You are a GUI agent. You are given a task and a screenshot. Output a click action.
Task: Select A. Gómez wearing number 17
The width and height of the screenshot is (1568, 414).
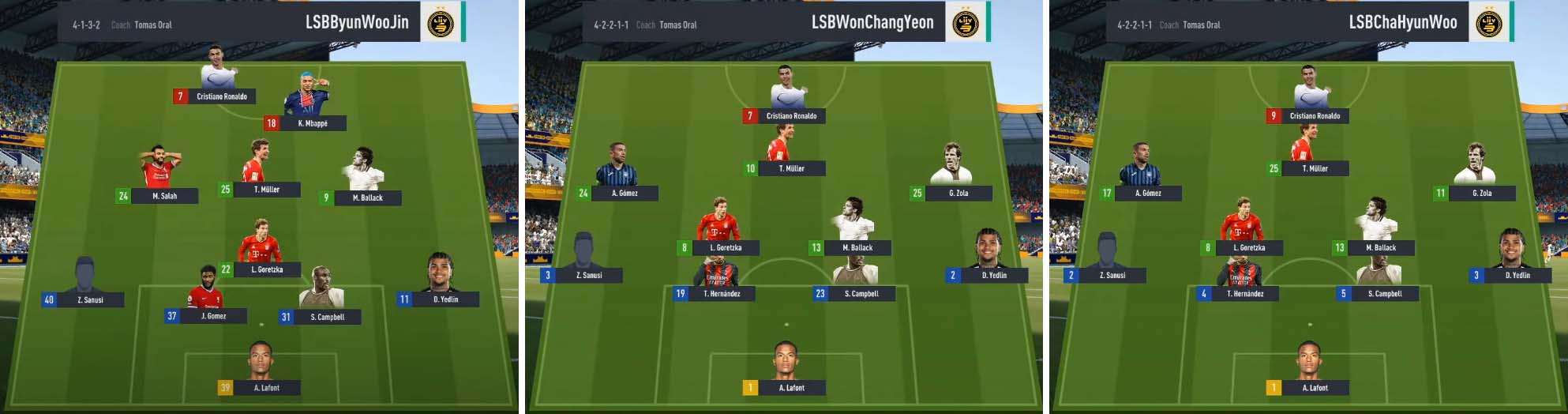click(1140, 192)
